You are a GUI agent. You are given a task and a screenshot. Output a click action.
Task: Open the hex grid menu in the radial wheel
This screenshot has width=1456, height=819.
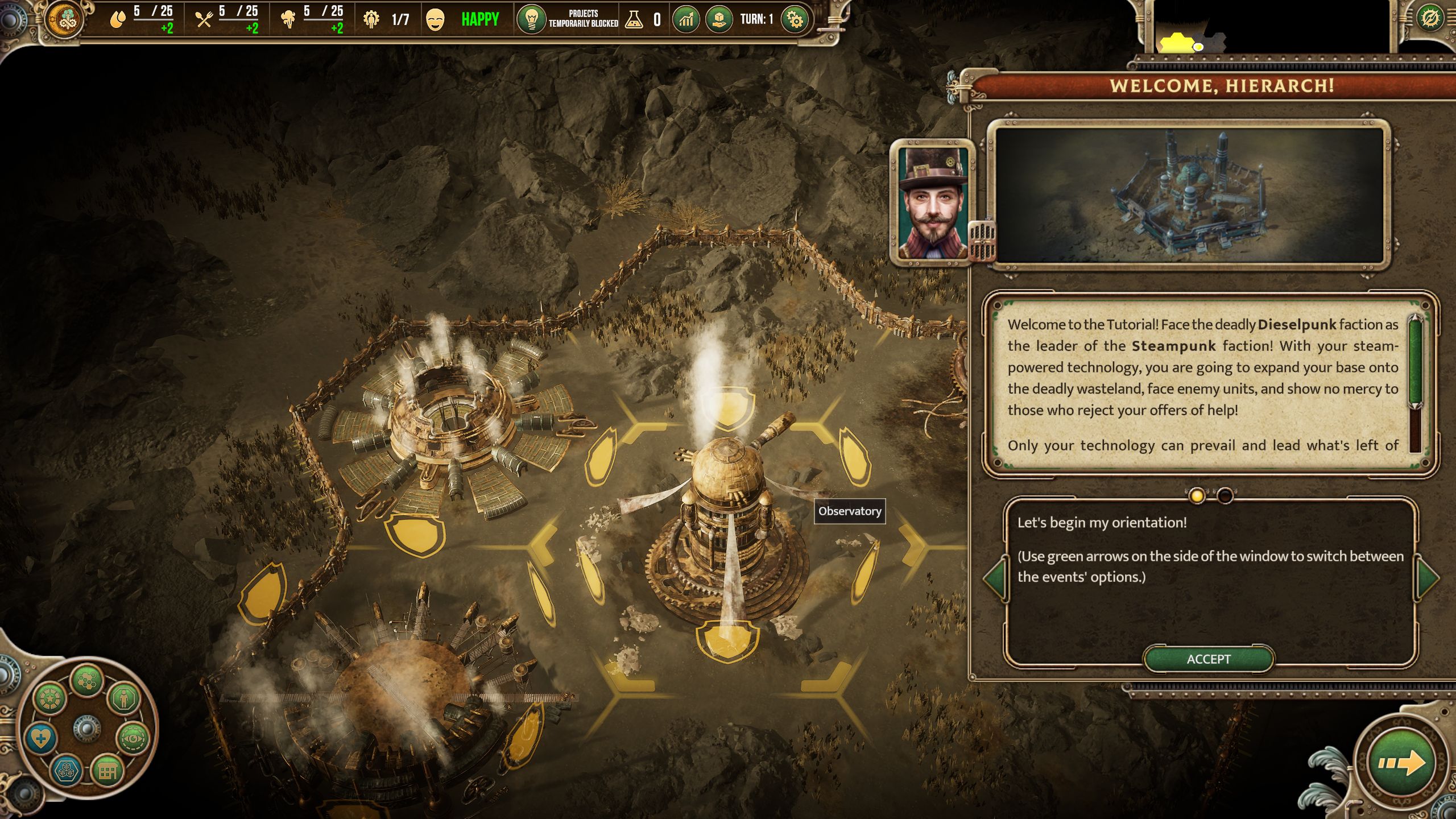point(87,679)
